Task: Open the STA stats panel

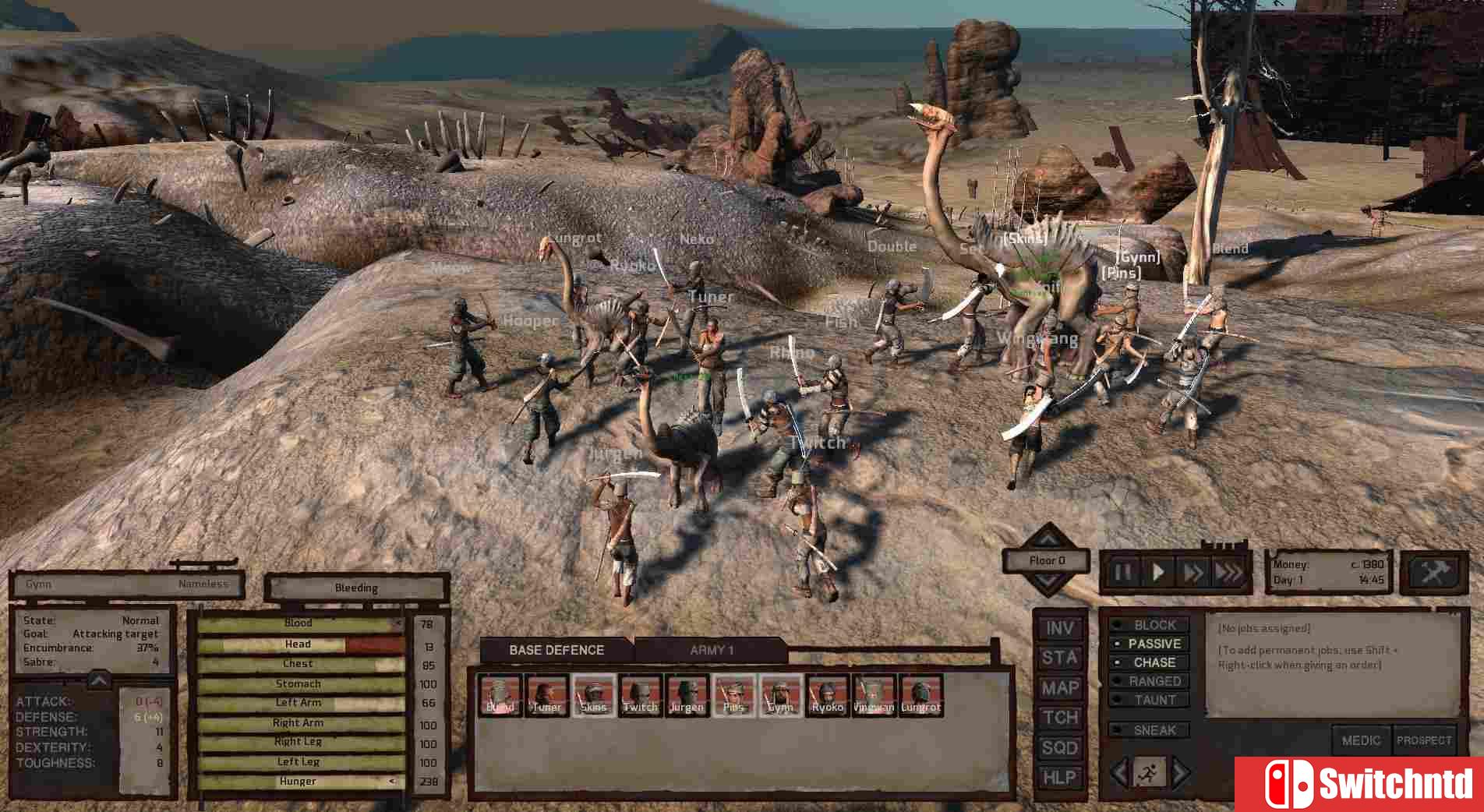Action: (x=1060, y=657)
